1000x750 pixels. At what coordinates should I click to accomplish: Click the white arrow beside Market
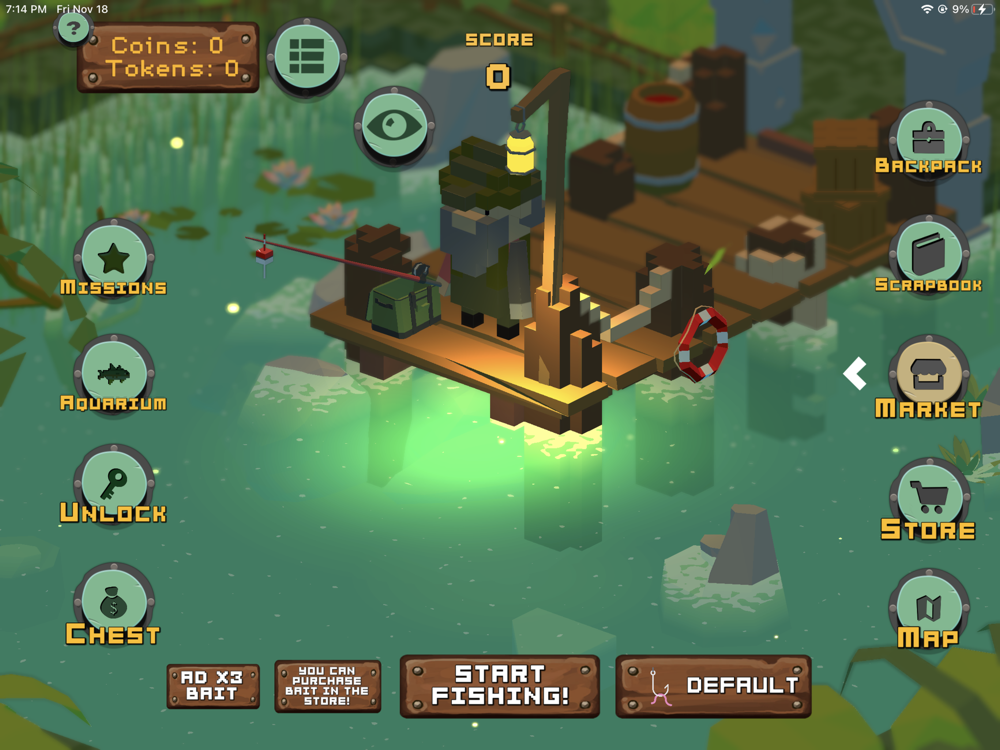(855, 374)
